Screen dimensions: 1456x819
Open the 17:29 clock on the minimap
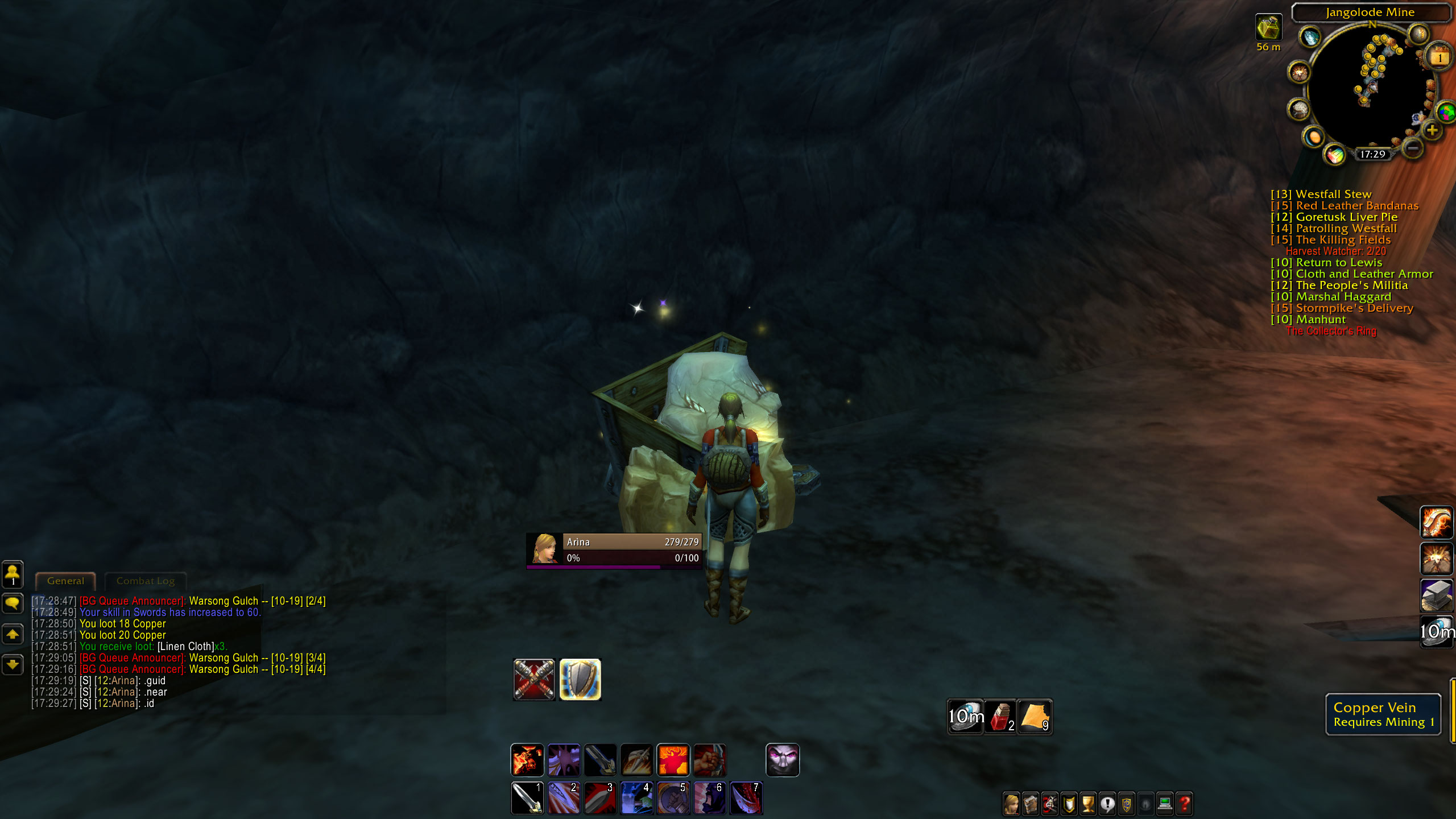pos(1372,154)
